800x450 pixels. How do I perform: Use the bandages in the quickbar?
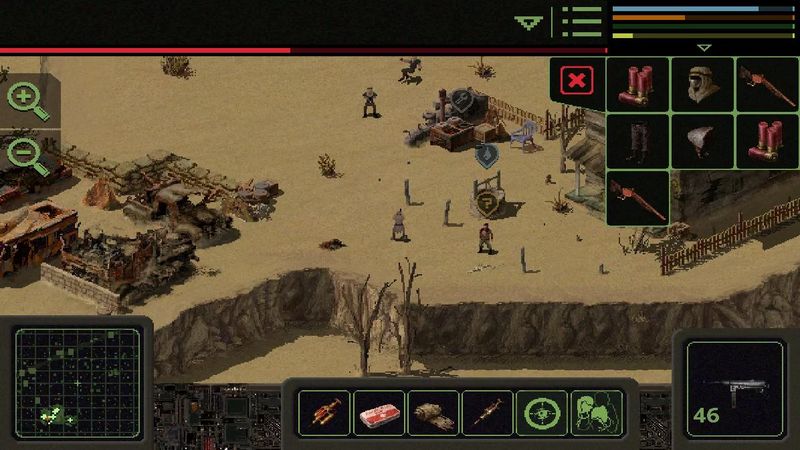[434, 412]
